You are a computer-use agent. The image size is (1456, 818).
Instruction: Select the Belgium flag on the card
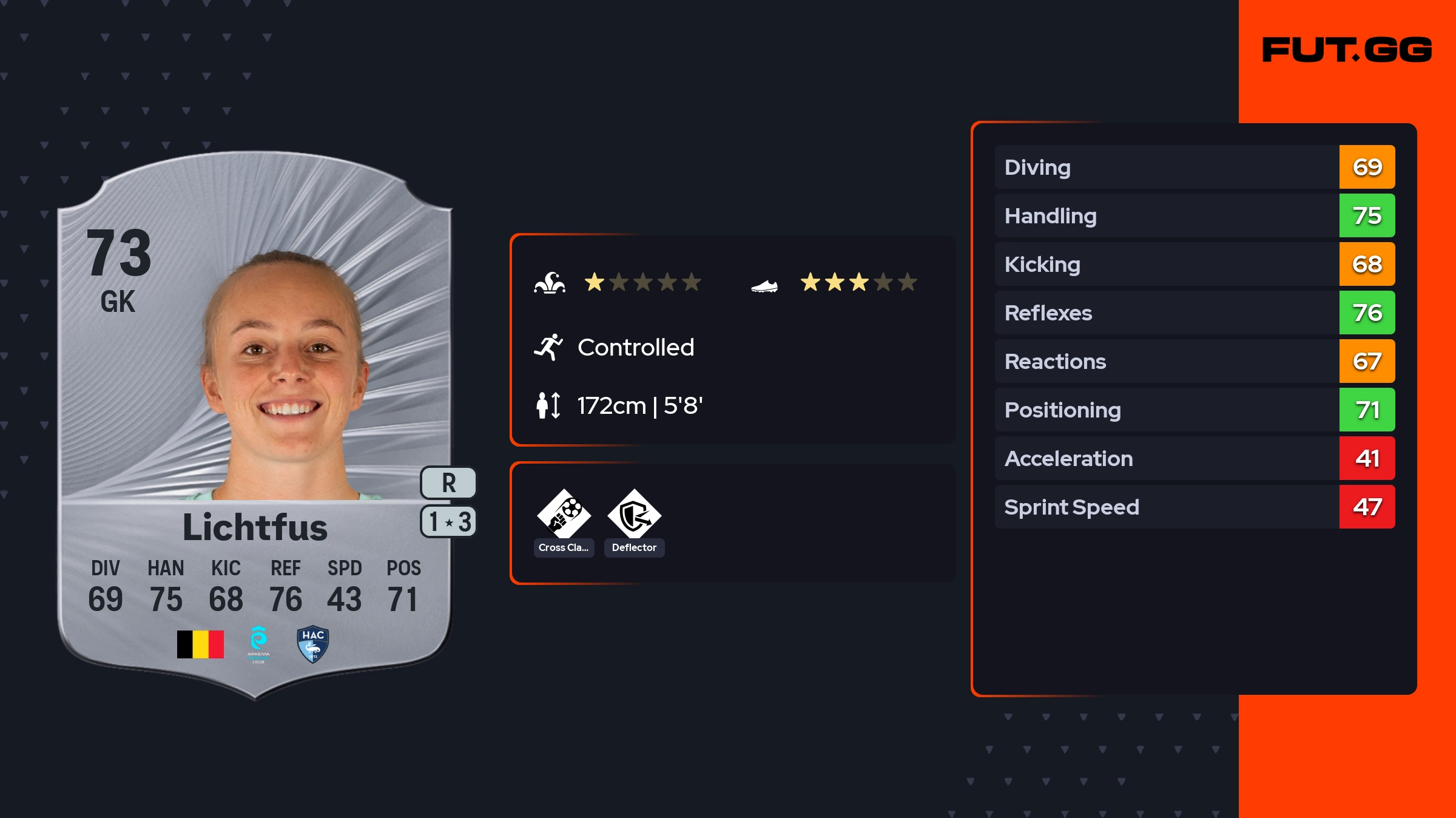tap(200, 644)
